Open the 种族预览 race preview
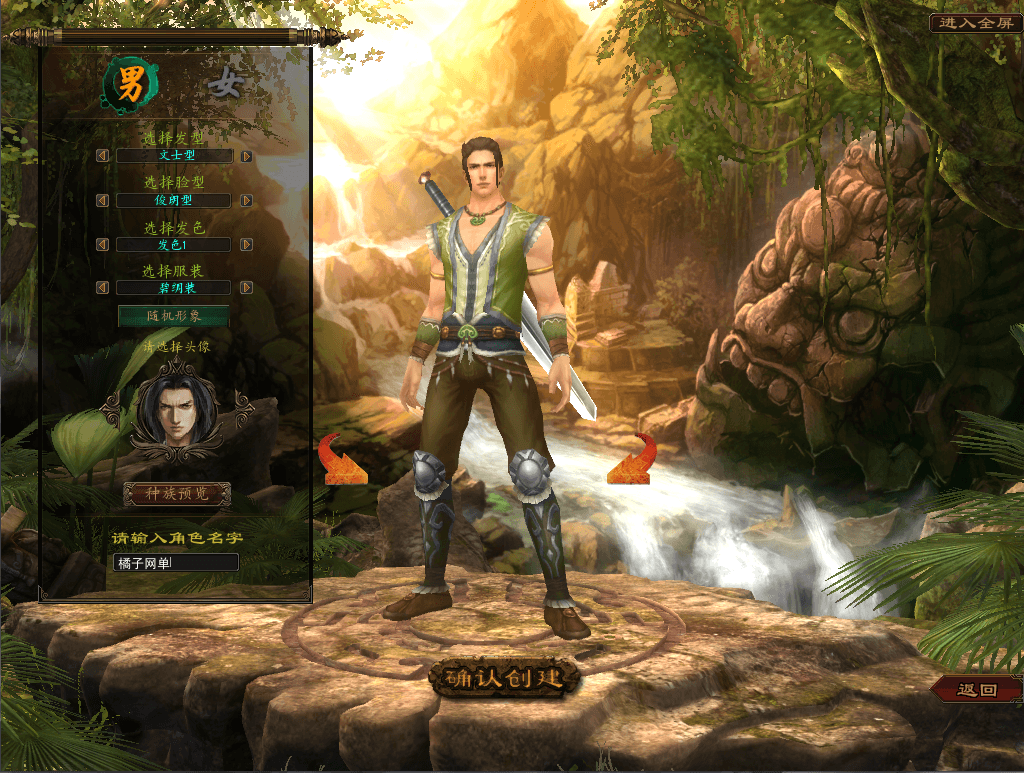 [176, 494]
